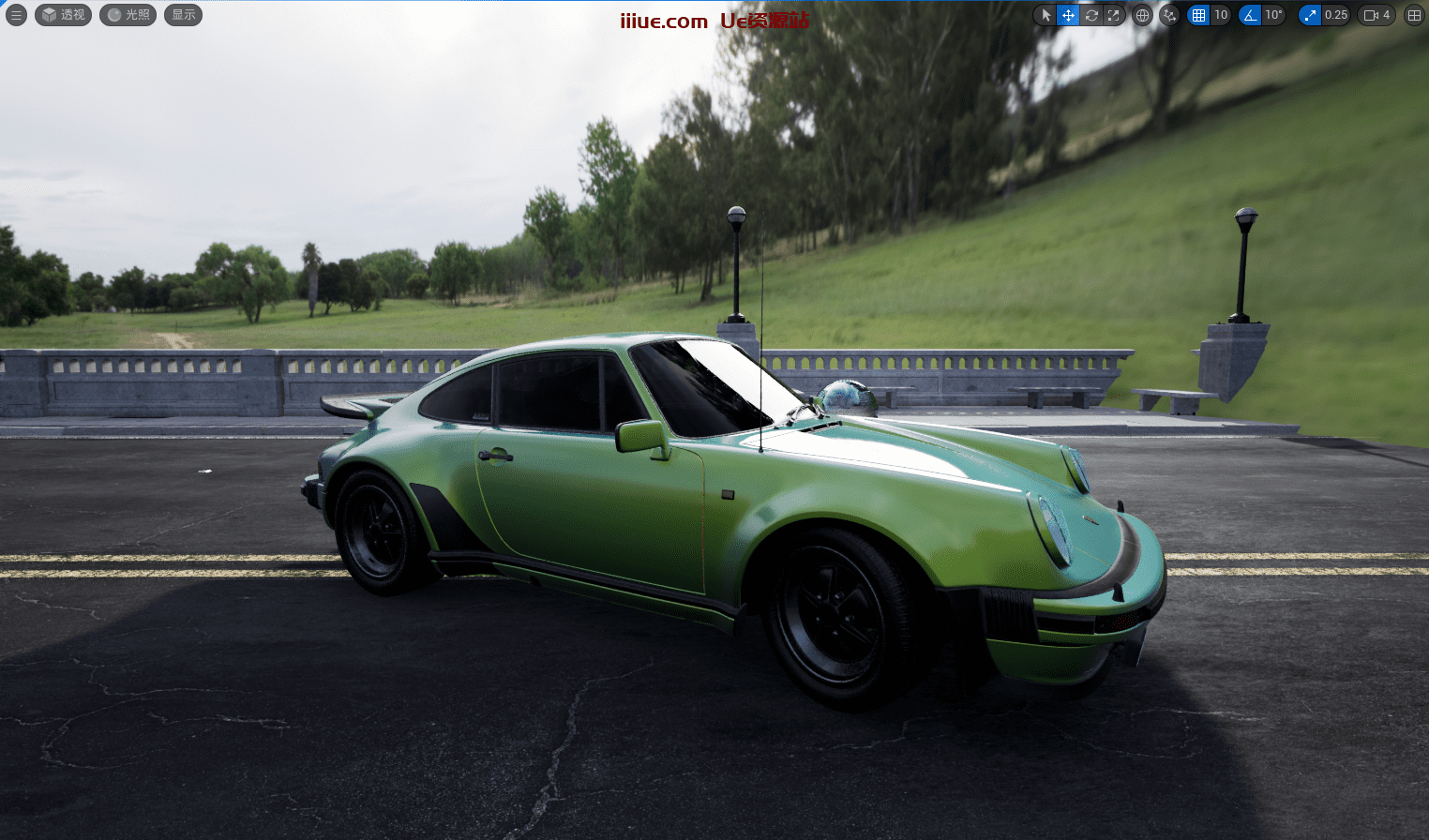The height and width of the screenshot is (840, 1429).
Task: Open the scale snap 0.25 dropdown
Action: pyautogui.click(x=1336, y=15)
